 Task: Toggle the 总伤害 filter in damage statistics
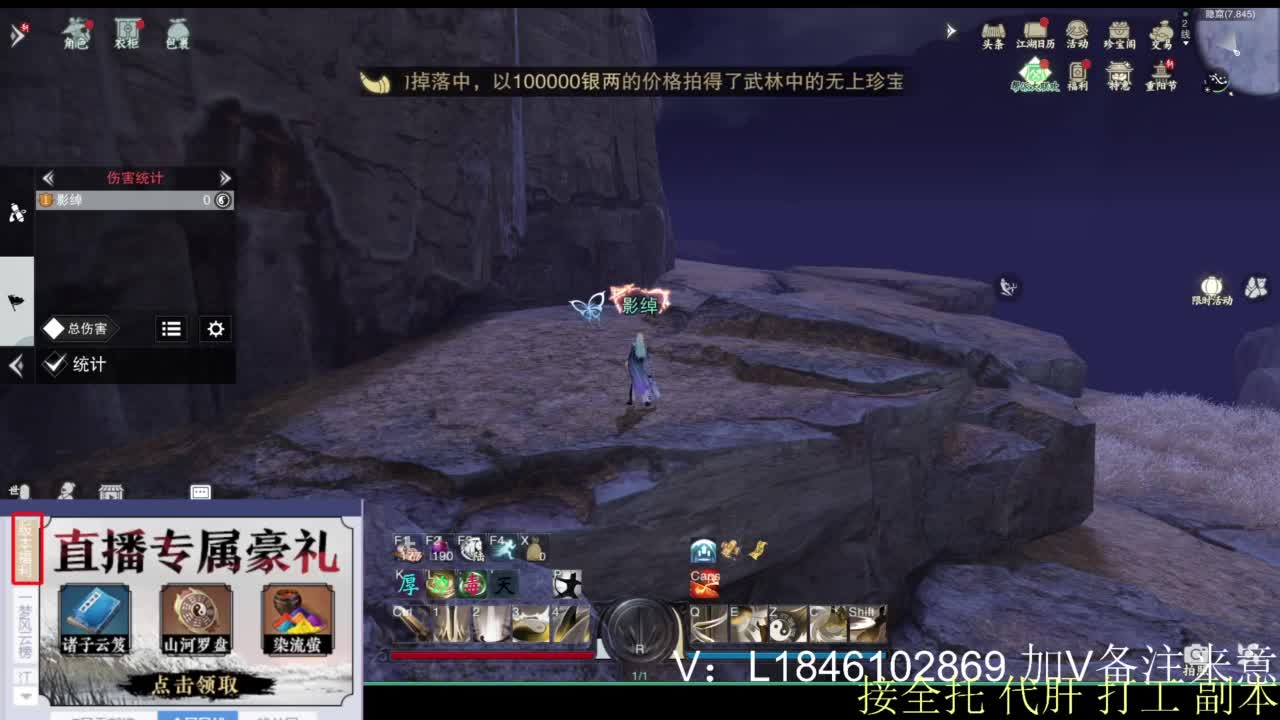pyautogui.click(x=79, y=327)
